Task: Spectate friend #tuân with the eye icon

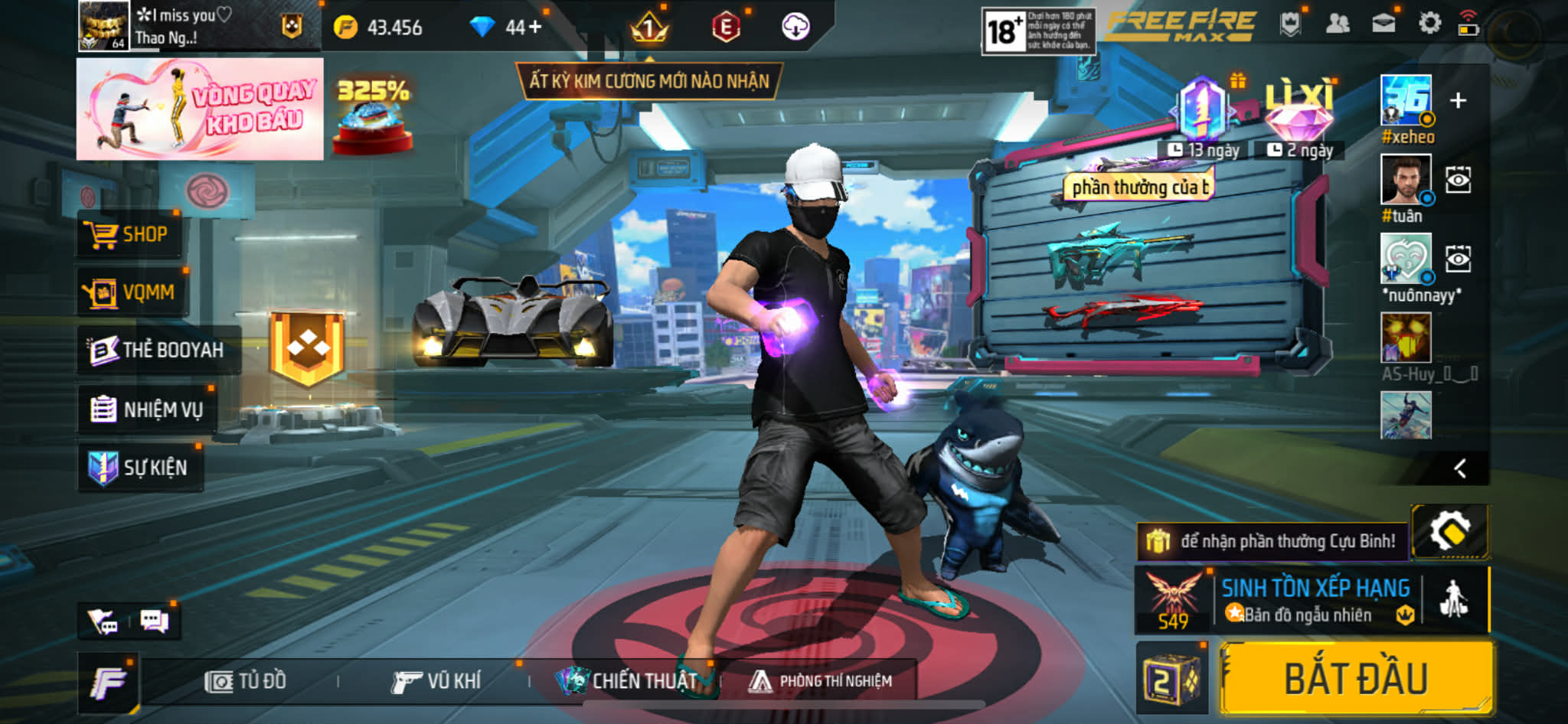Action: click(1458, 181)
